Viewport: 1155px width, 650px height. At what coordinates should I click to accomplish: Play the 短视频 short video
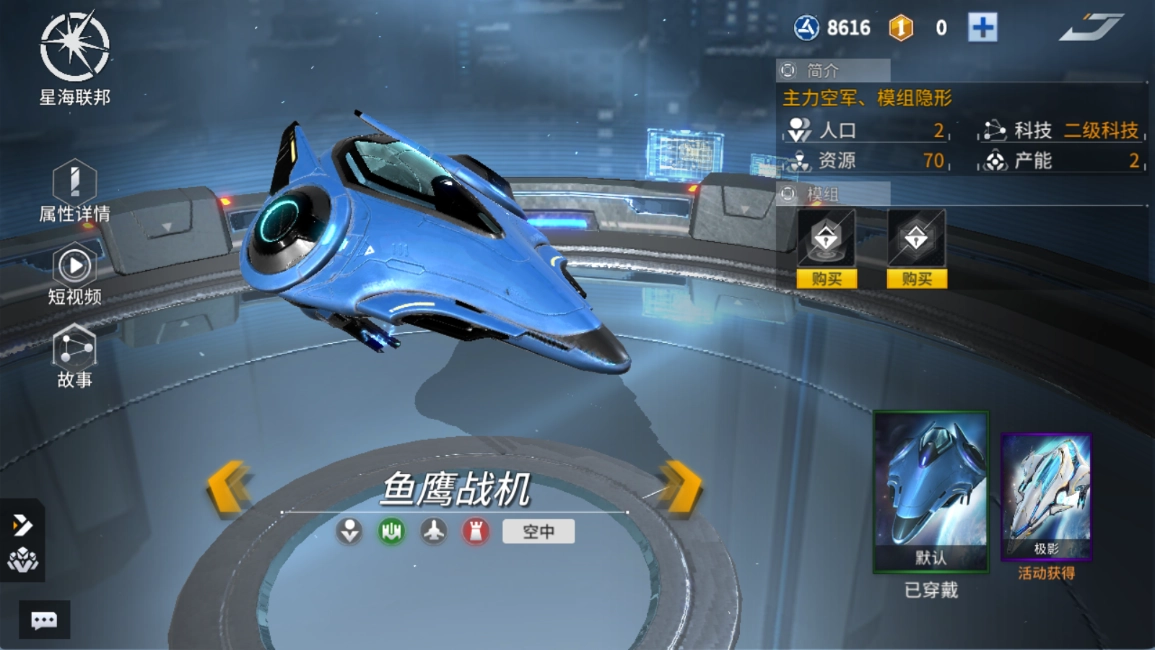click(x=75, y=274)
